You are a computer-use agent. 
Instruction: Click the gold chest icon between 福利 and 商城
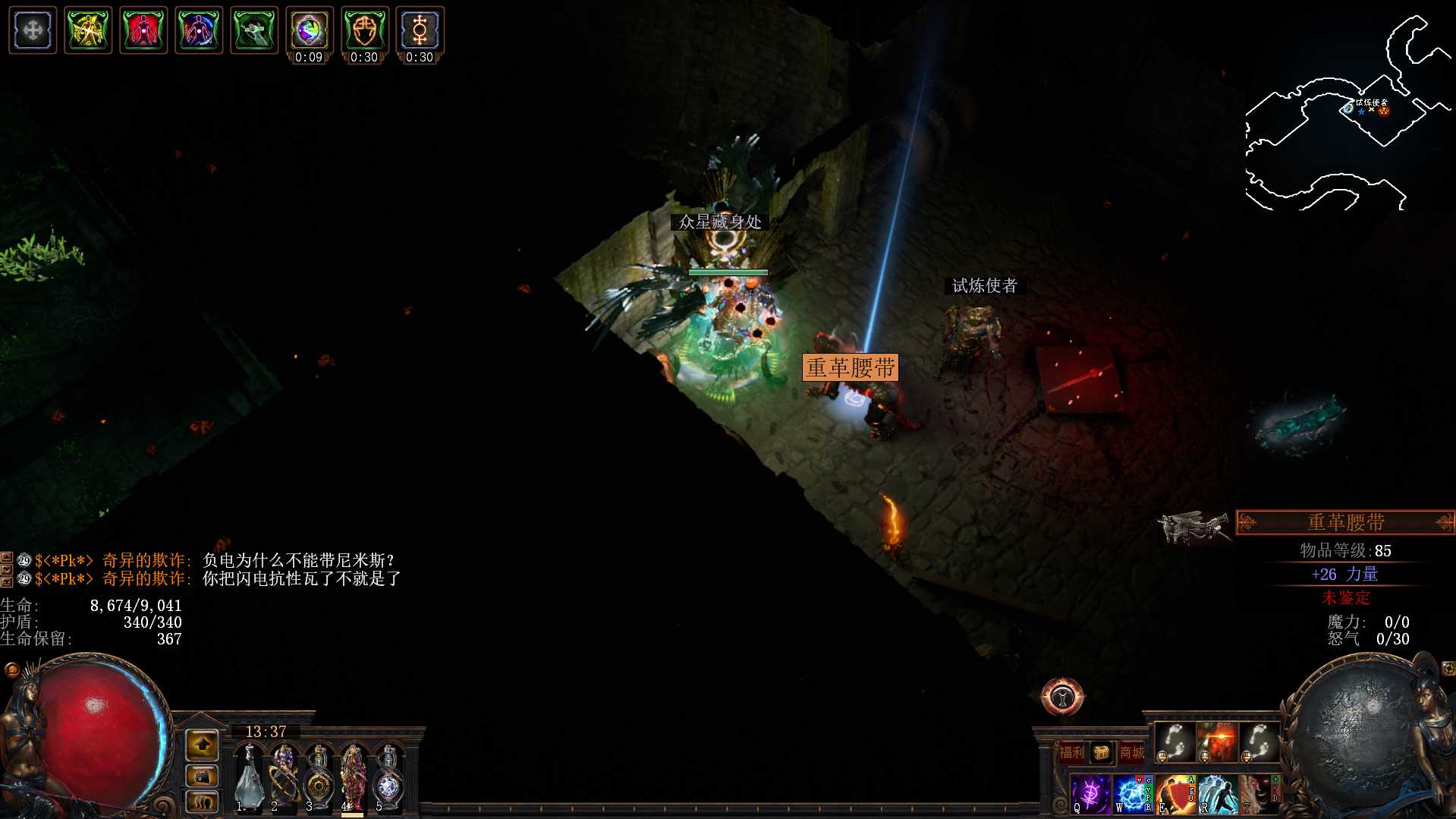click(x=1101, y=752)
